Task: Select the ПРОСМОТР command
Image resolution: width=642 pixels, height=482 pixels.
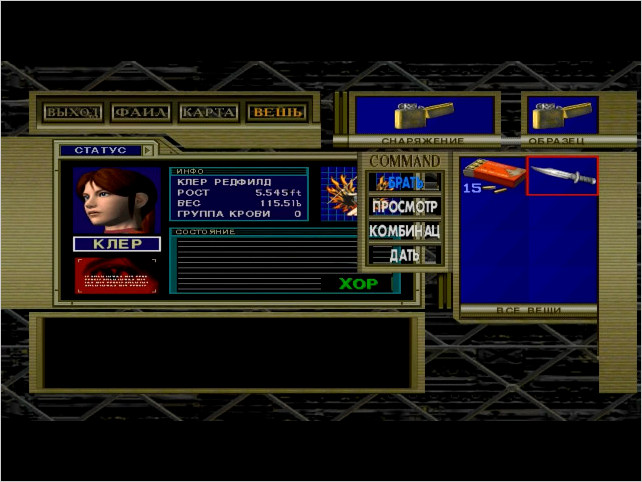Action: pyautogui.click(x=405, y=207)
